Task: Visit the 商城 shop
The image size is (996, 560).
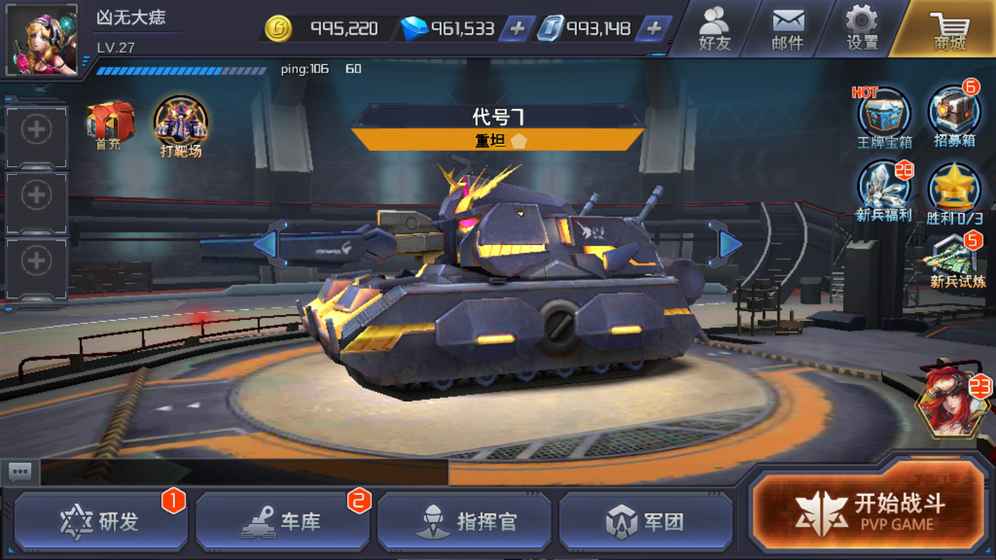Action: coord(948,28)
